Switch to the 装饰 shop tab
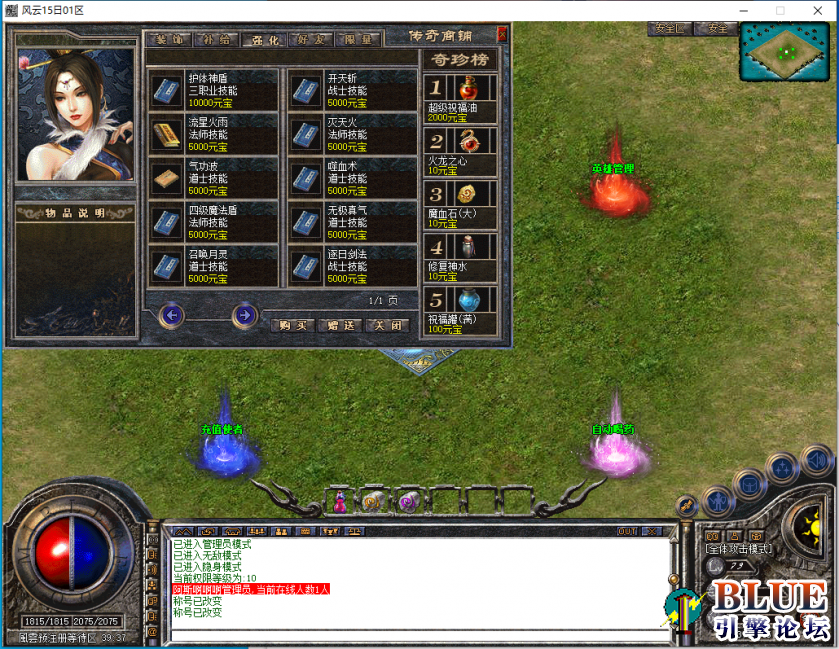 tap(166, 40)
